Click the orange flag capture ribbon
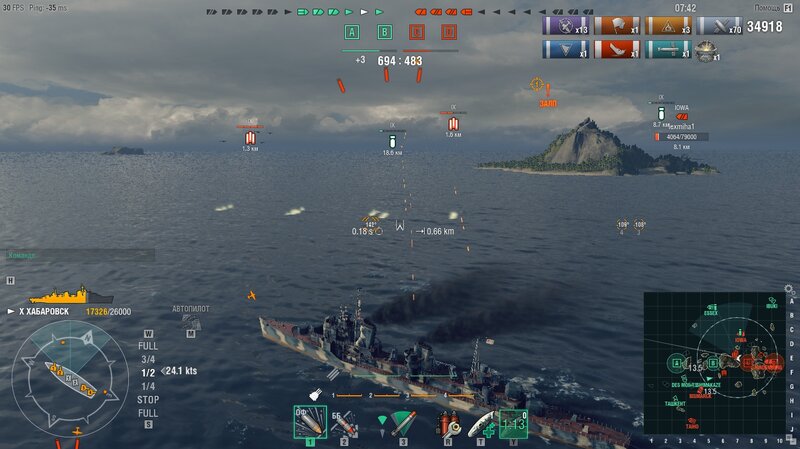This screenshot has height=449, width=800. (x=617, y=26)
